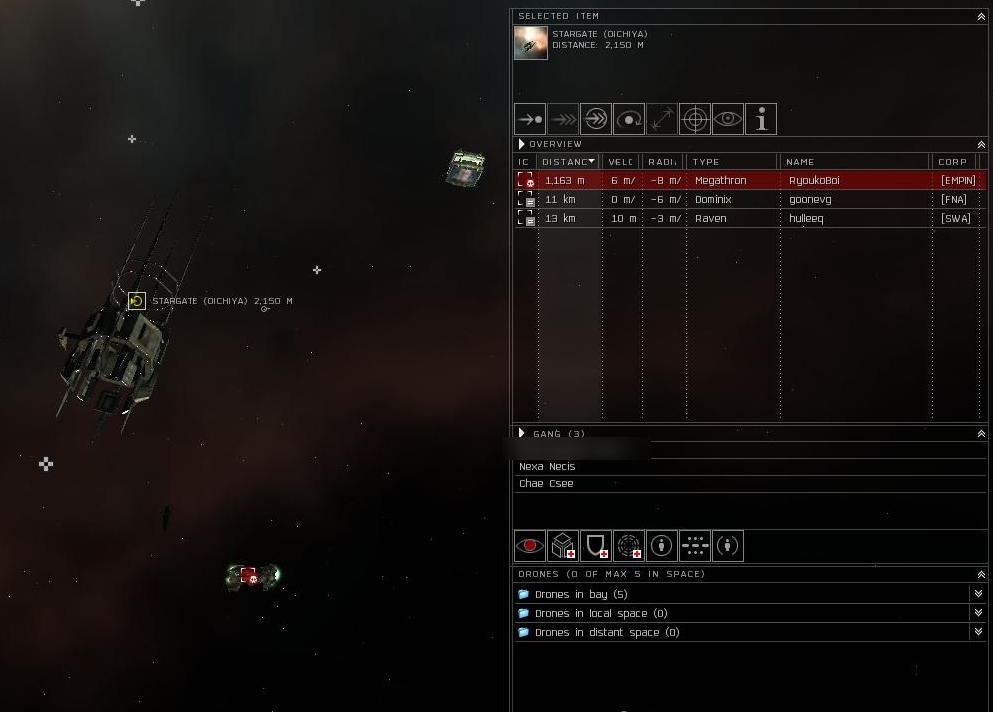This screenshot has width=993, height=712.
Task: Sort overview by the Type column
Action: (x=730, y=162)
